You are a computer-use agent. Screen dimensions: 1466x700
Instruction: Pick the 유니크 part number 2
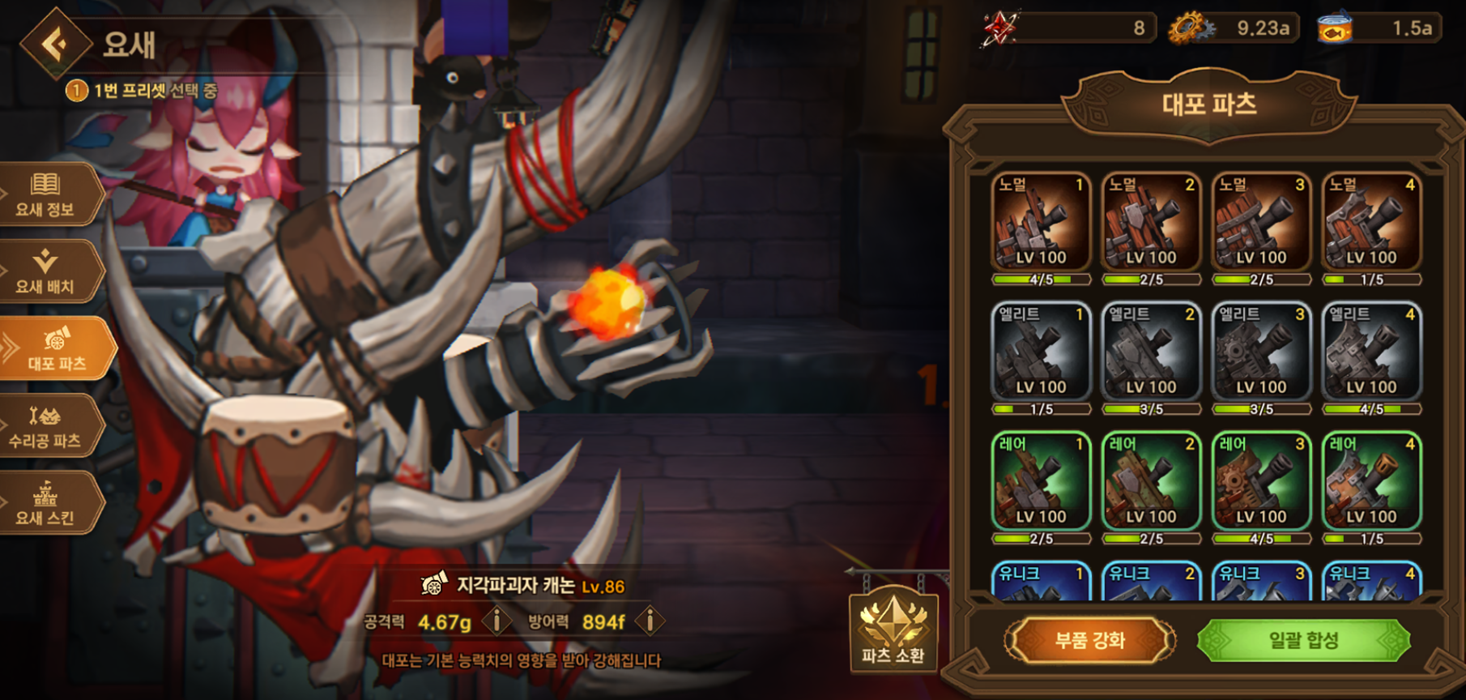(x=1151, y=582)
